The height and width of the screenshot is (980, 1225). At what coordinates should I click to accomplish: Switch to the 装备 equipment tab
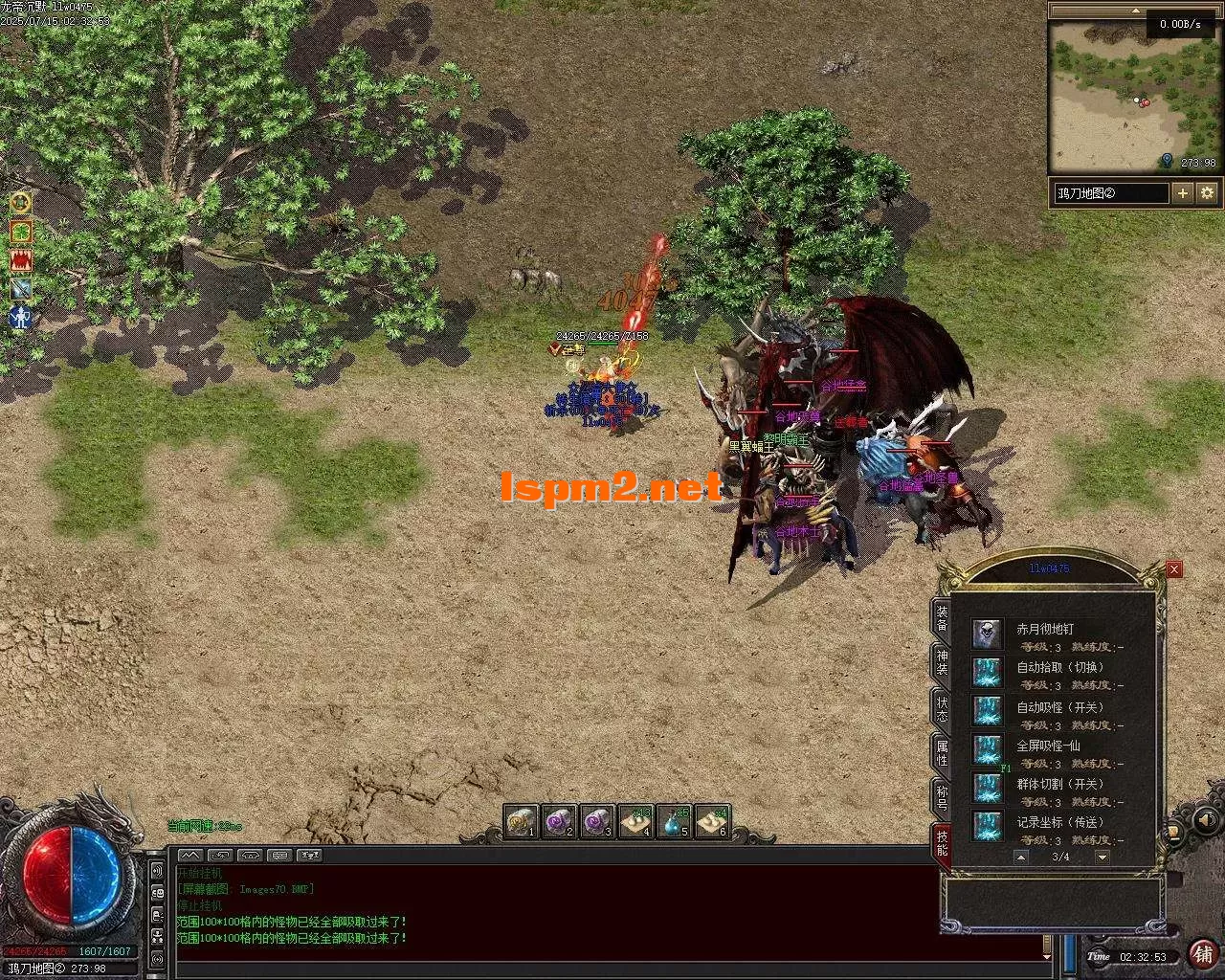point(942,618)
